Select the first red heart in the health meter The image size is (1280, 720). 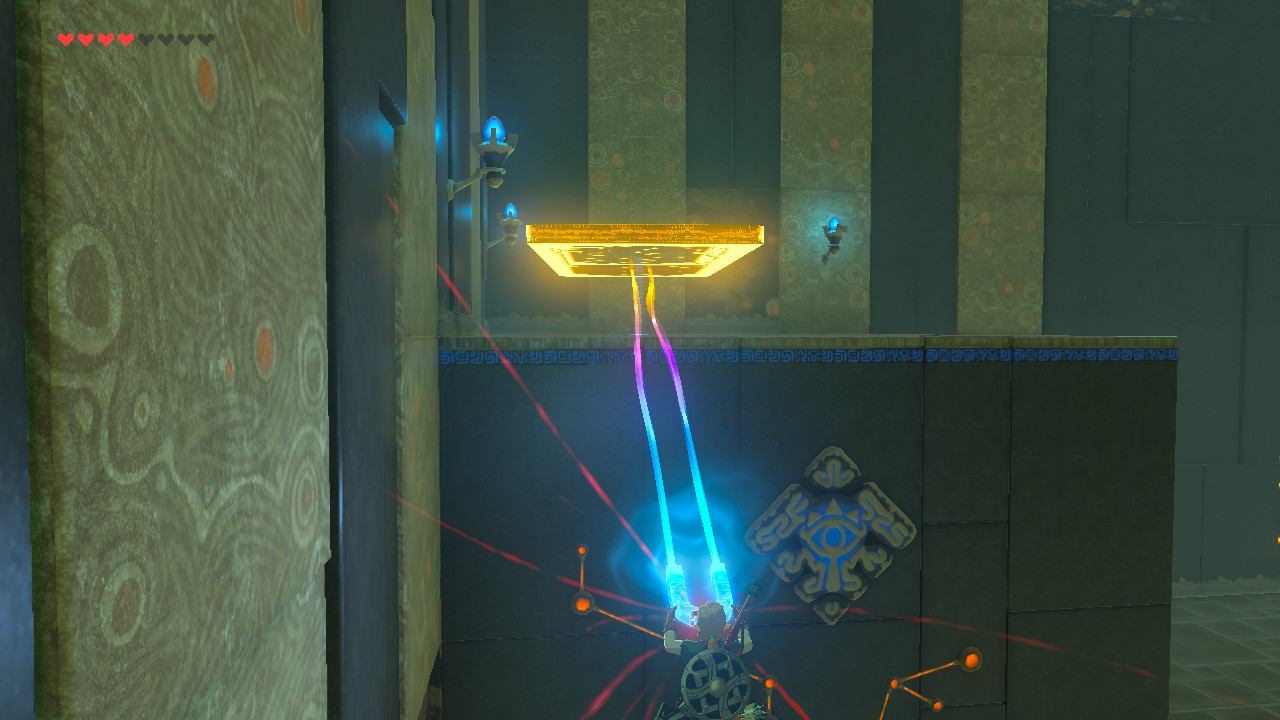pyautogui.click(x=65, y=40)
